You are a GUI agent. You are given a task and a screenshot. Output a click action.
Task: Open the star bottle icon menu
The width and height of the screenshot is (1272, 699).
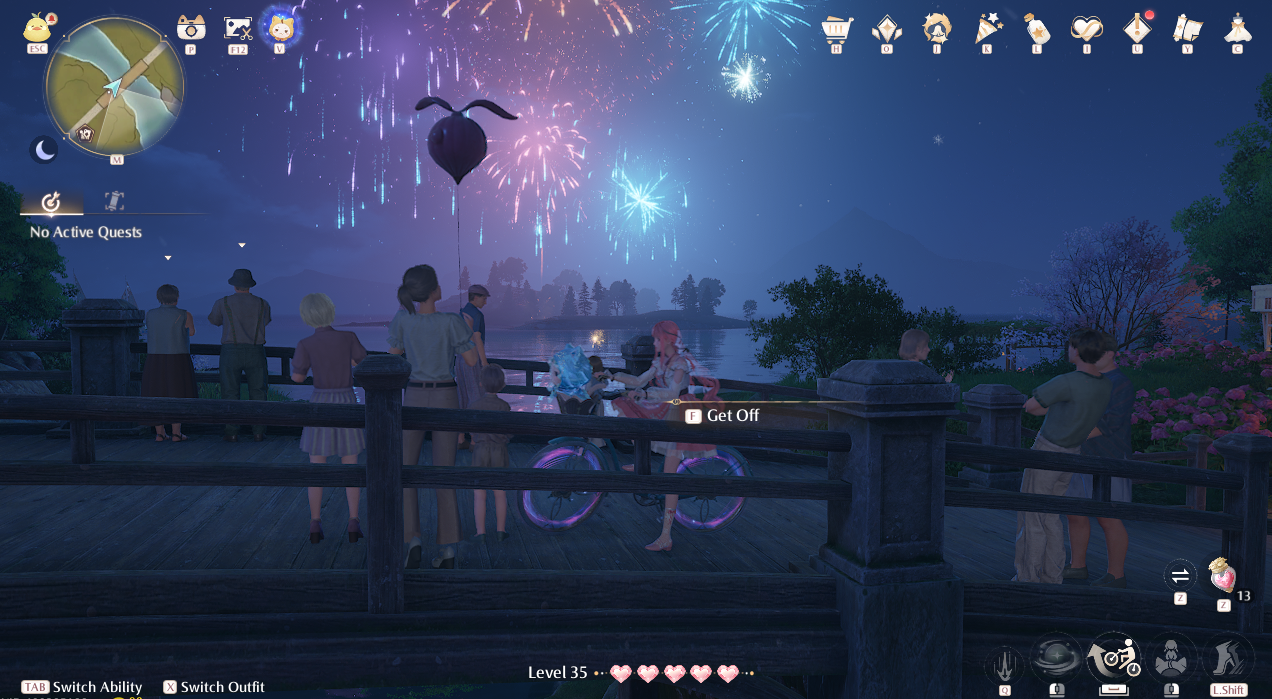pos(1037,28)
